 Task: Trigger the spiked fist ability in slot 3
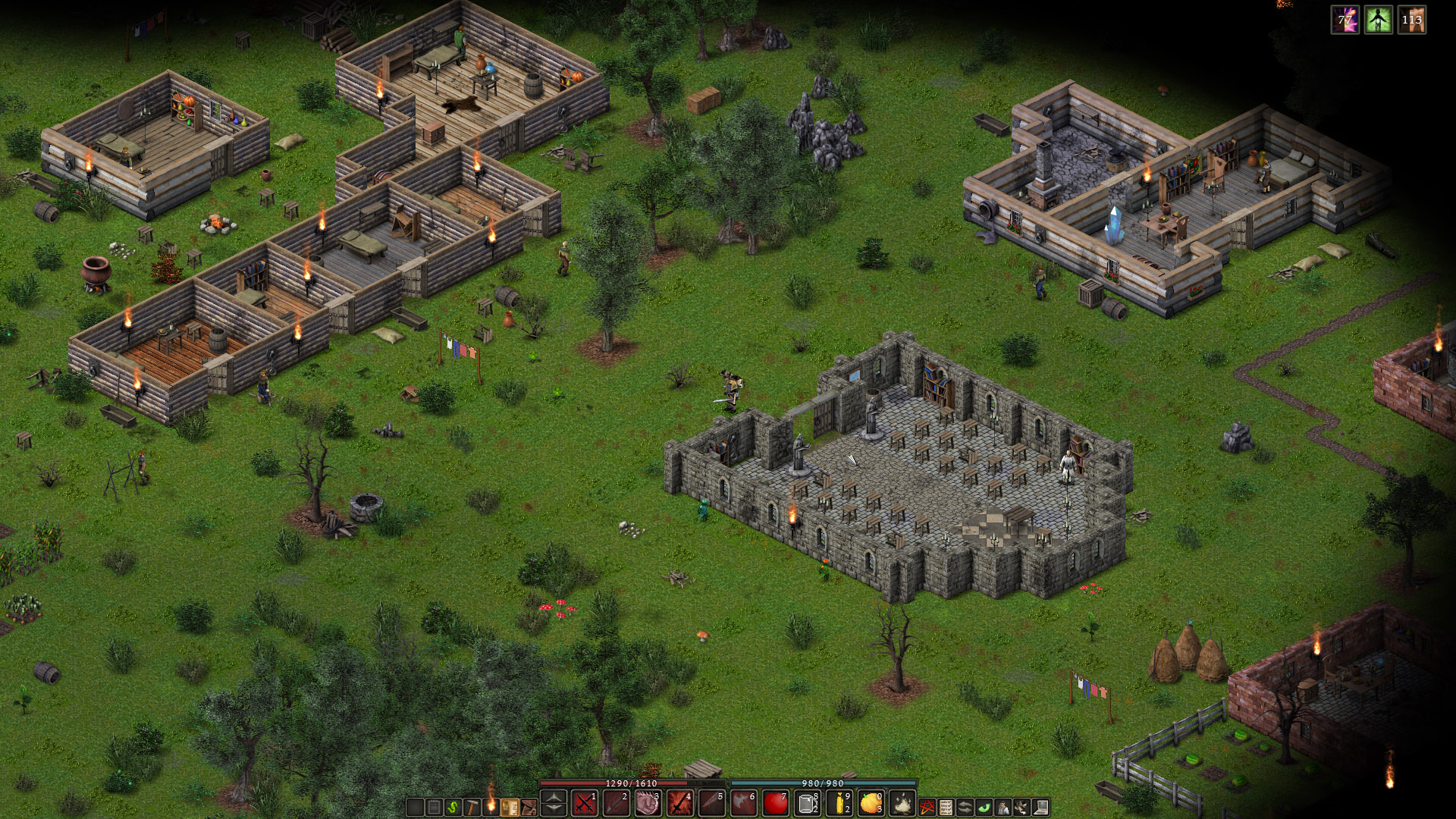pos(648,803)
